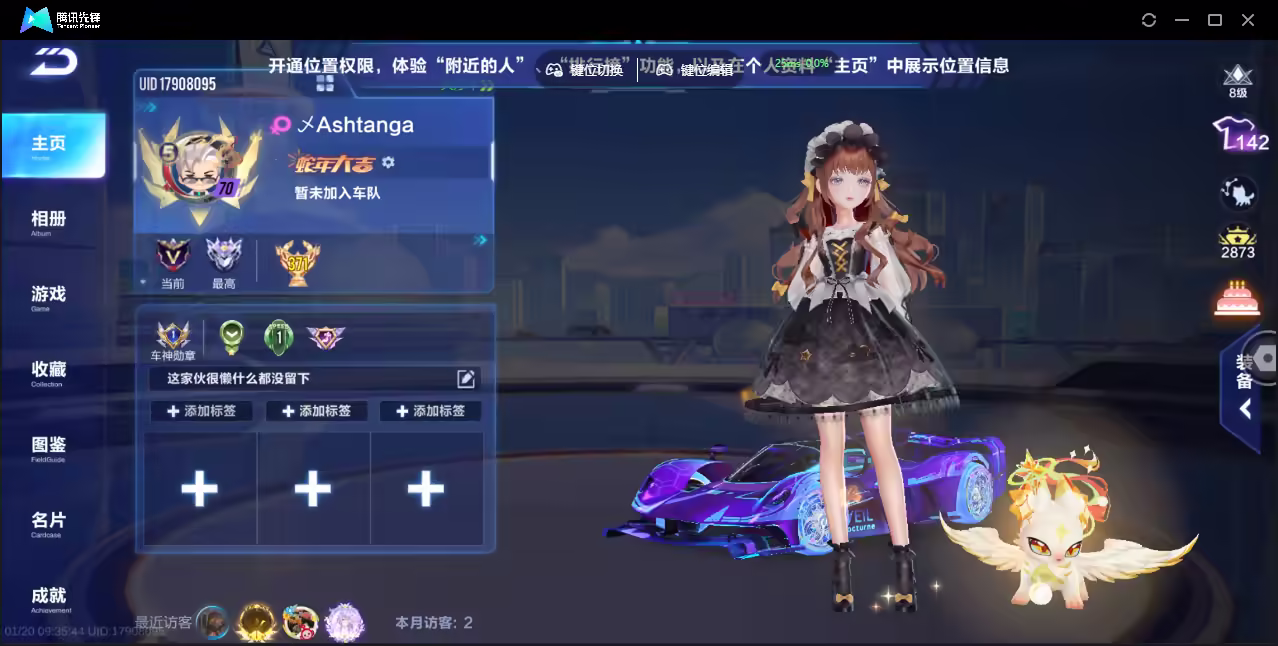Click the 键位切换 key switch button

coord(585,70)
